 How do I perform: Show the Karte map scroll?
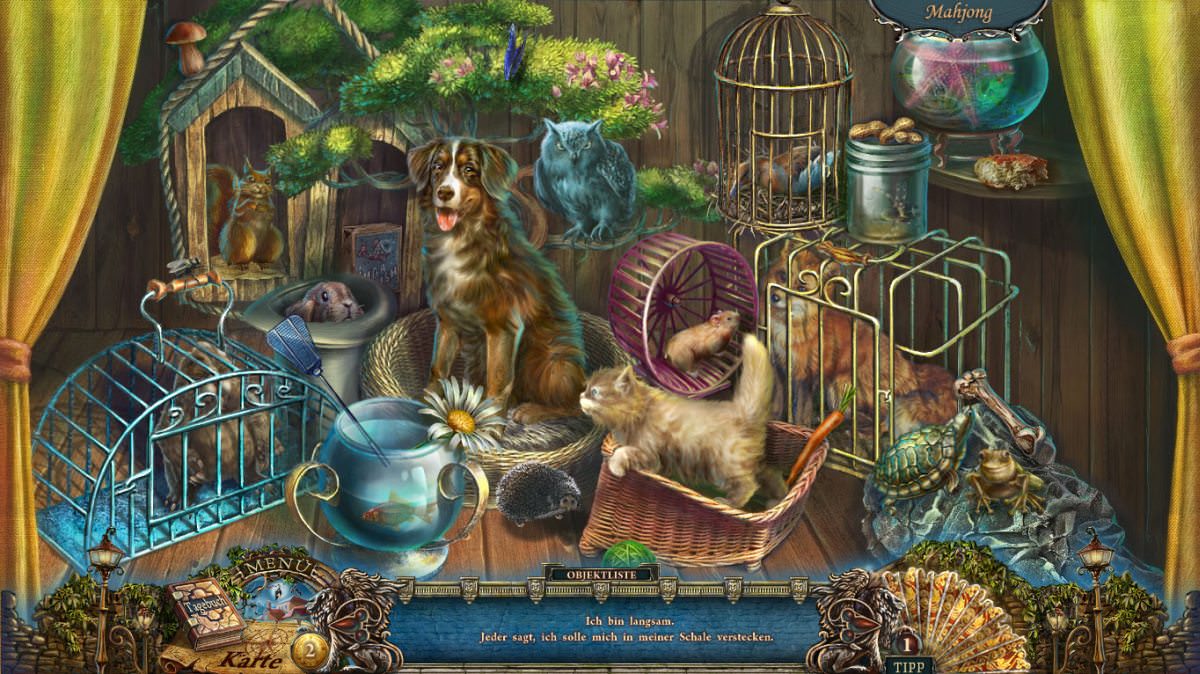point(243,658)
